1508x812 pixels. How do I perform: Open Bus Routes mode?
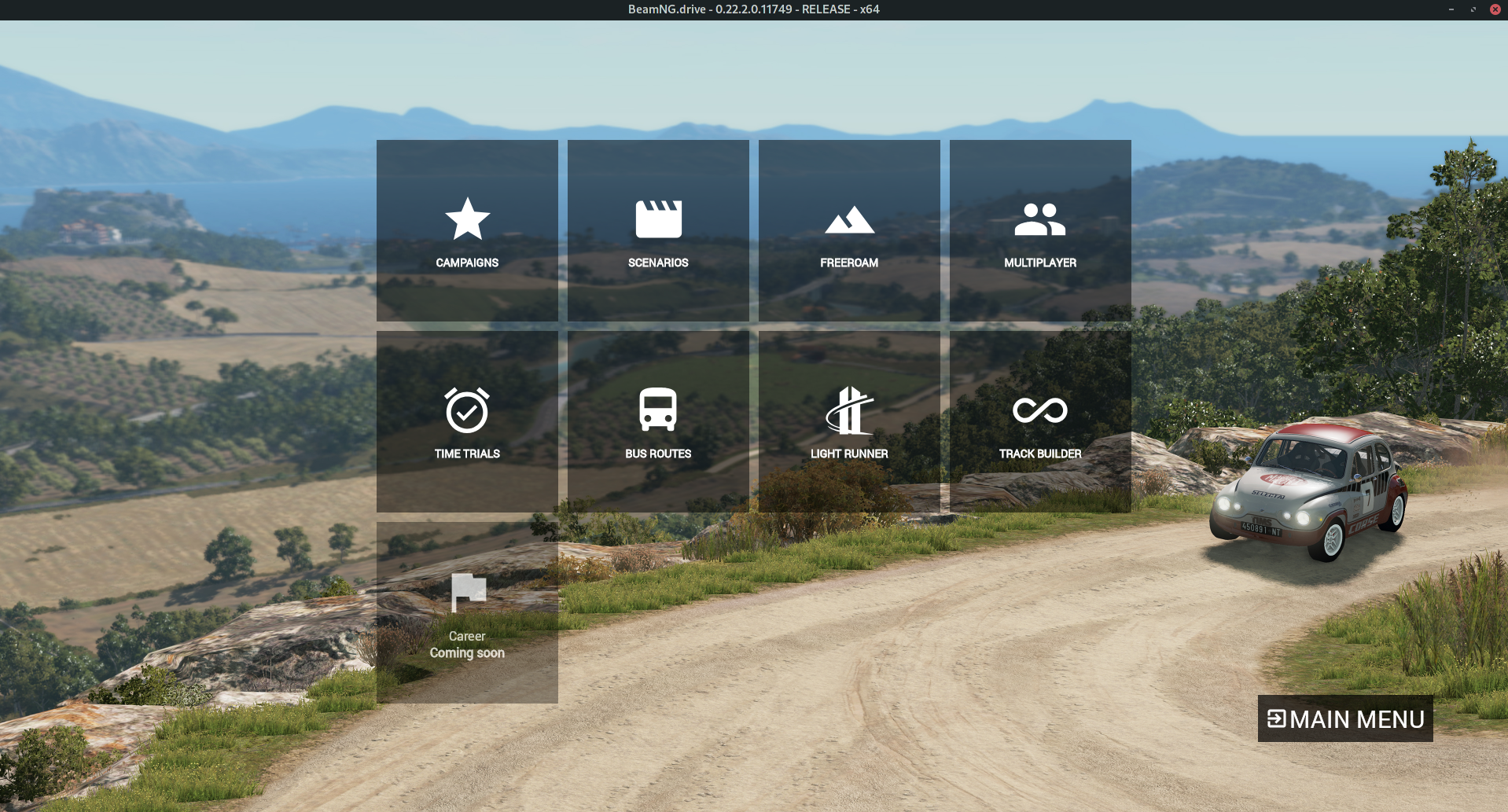(658, 421)
